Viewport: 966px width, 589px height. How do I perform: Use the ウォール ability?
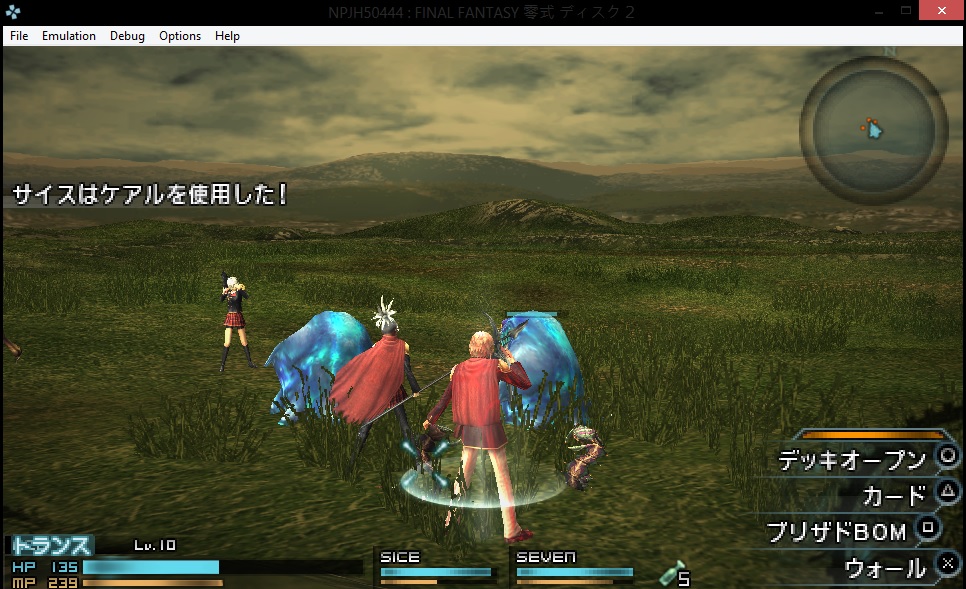coord(885,568)
